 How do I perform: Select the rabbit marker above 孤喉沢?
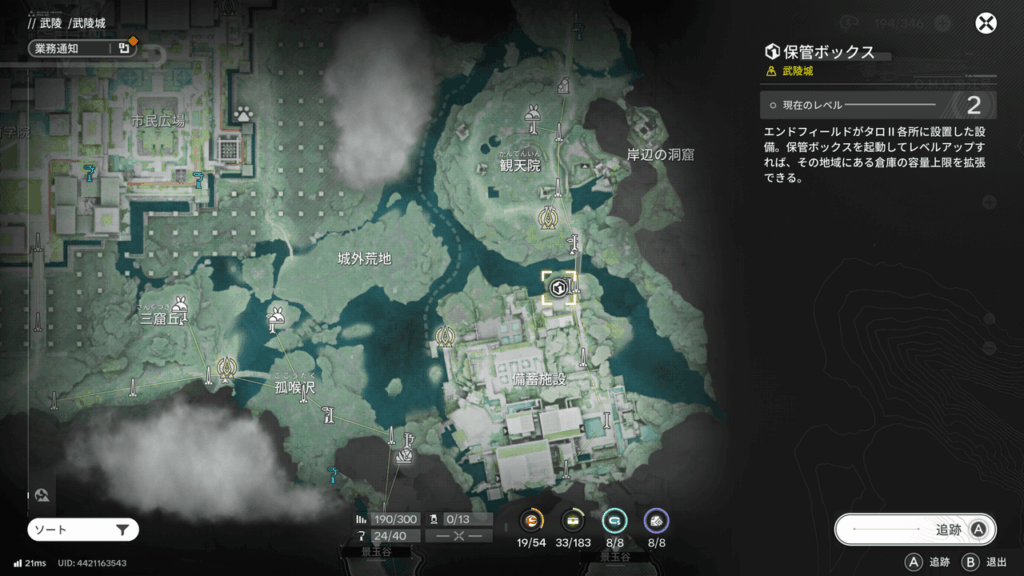pos(276,319)
